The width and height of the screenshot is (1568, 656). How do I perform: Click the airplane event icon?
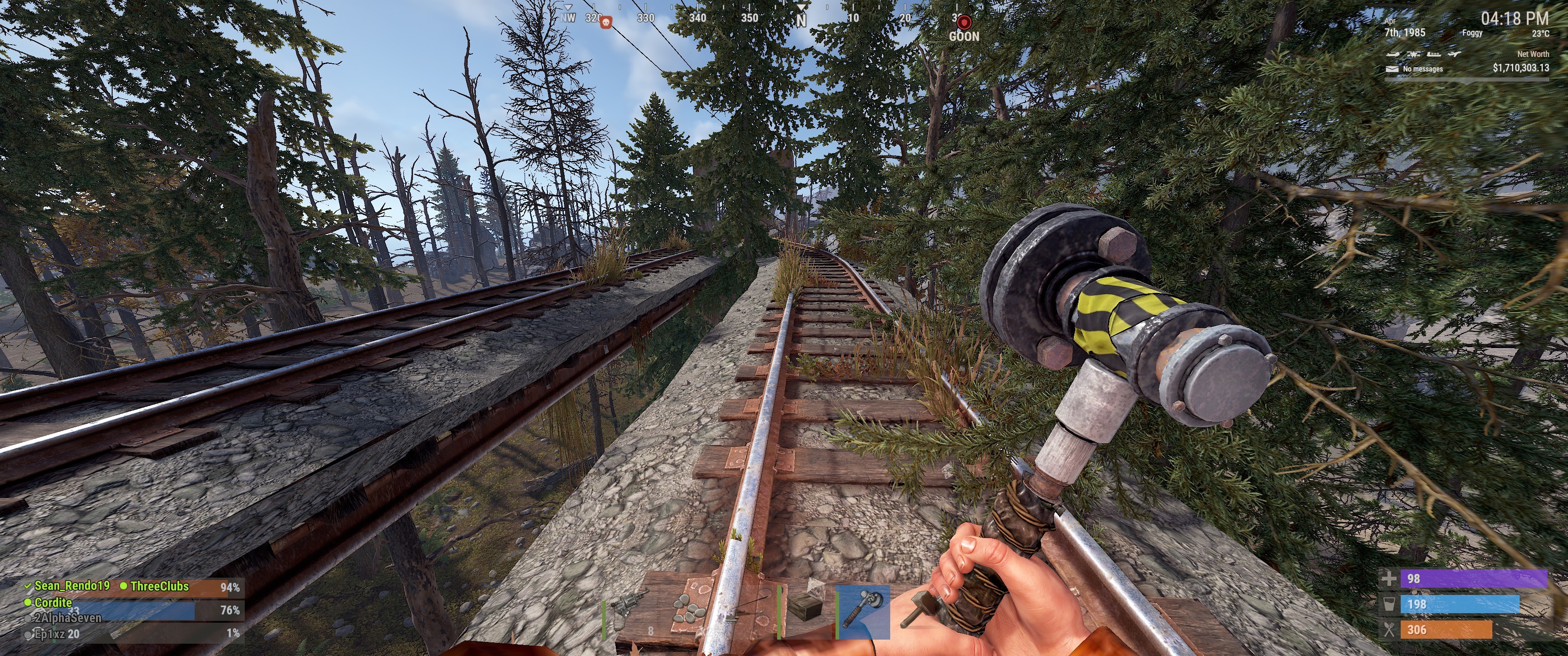(1454, 54)
